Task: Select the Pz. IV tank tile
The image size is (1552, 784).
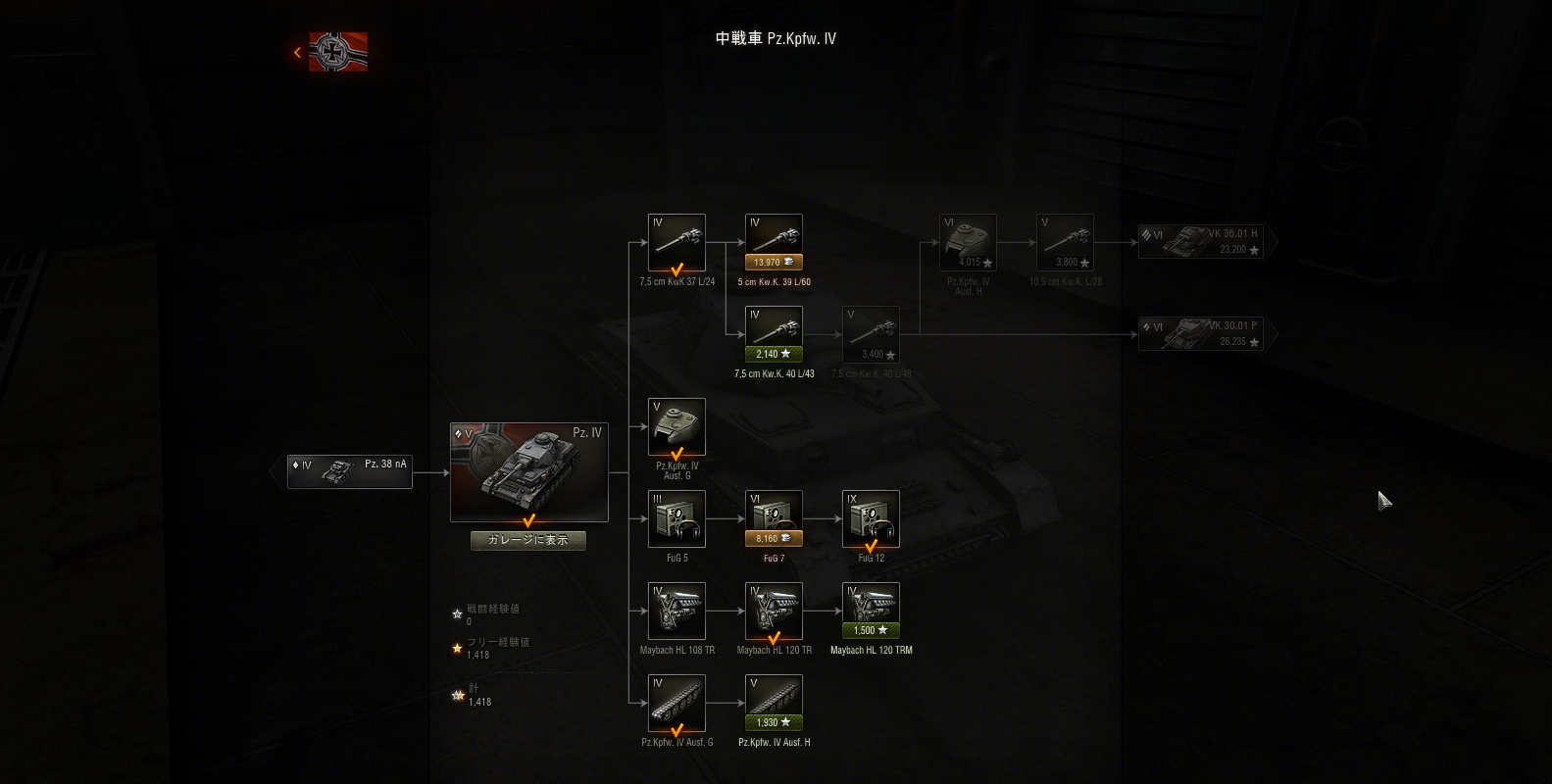Action: click(x=529, y=472)
